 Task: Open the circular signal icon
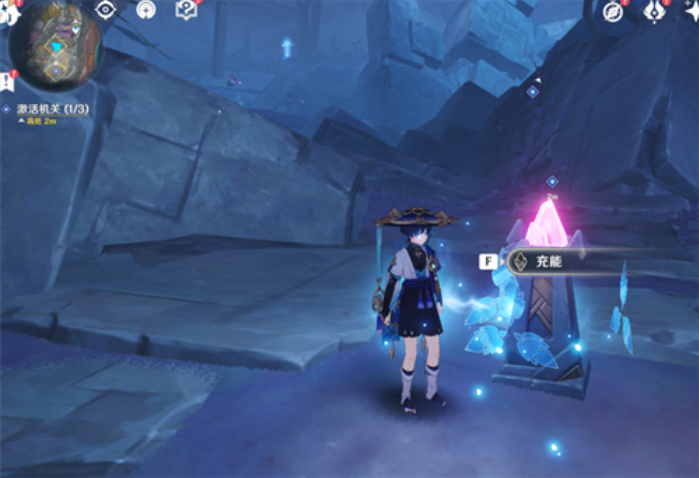point(146,10)
